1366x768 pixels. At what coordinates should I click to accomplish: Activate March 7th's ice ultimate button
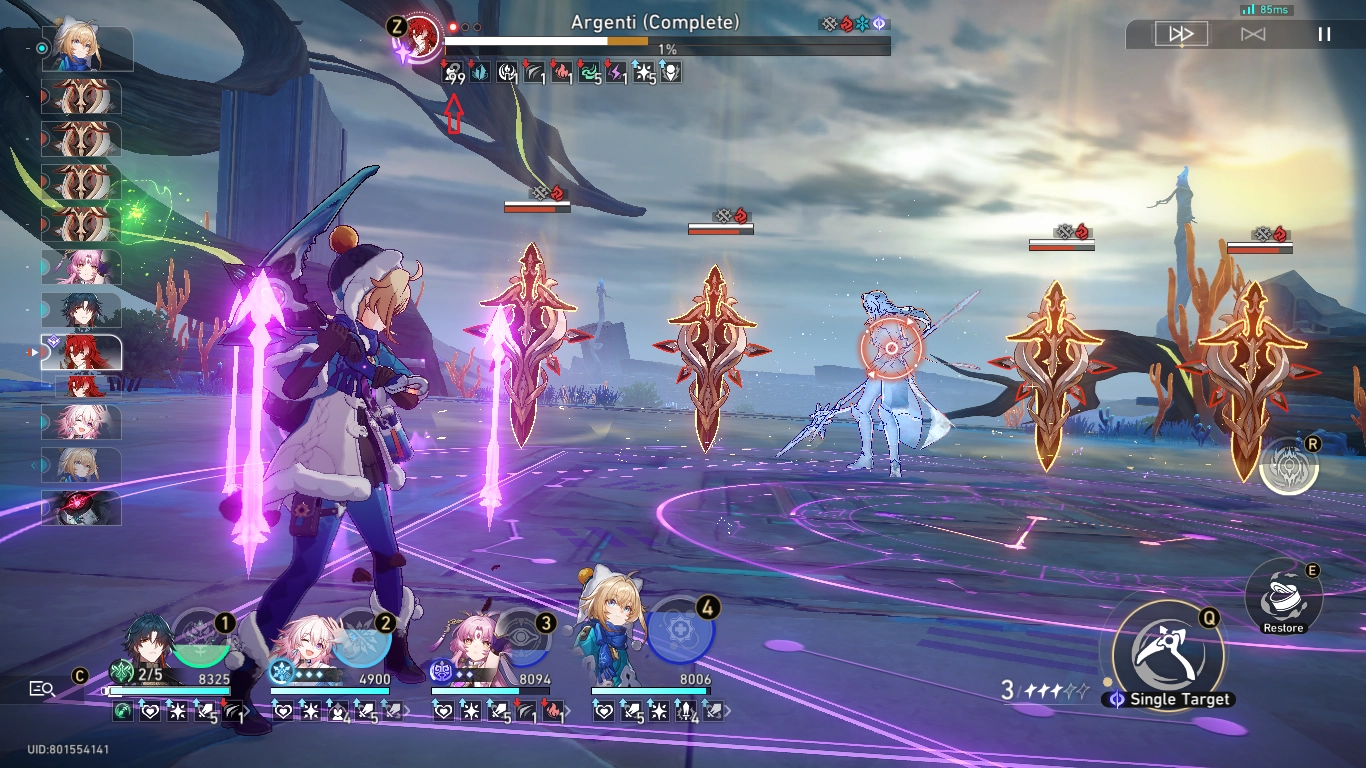(x=360, y=637)
